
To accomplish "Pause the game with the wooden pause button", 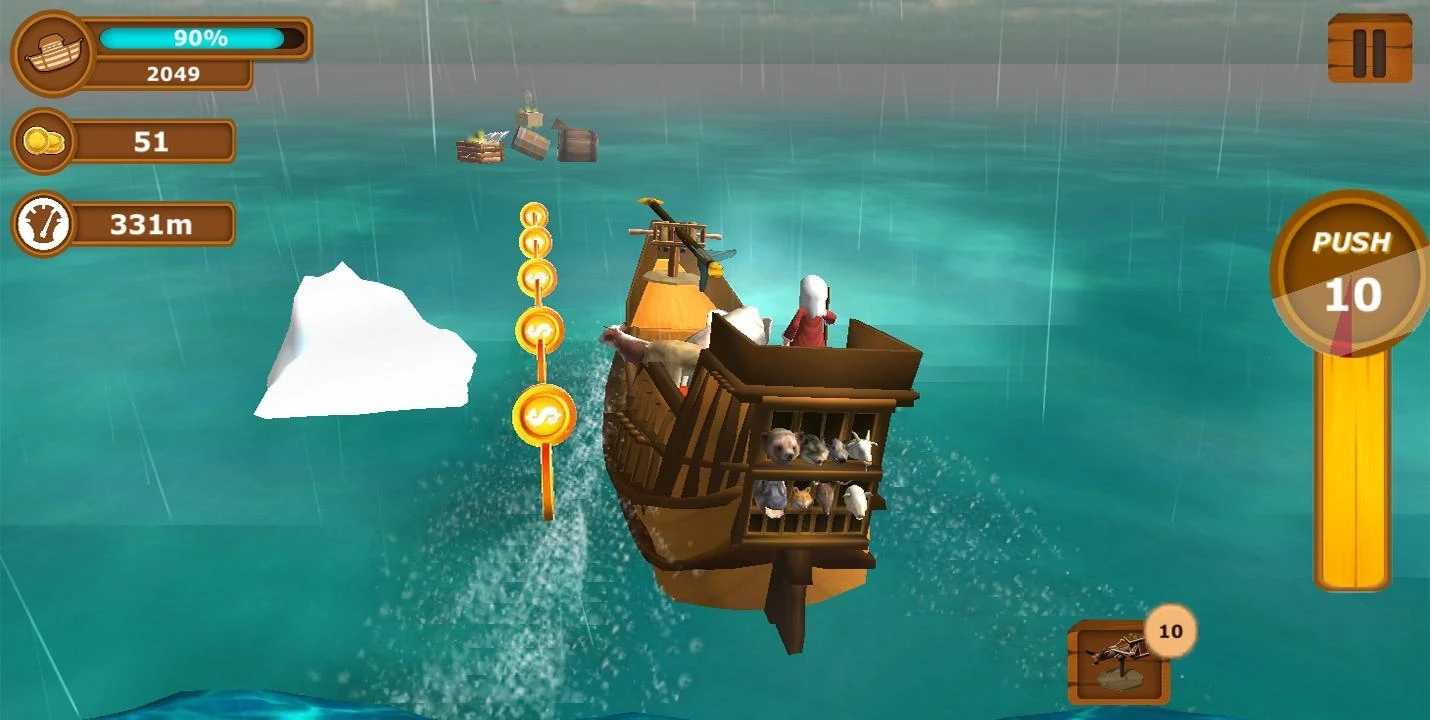I will coord(1369,48).
